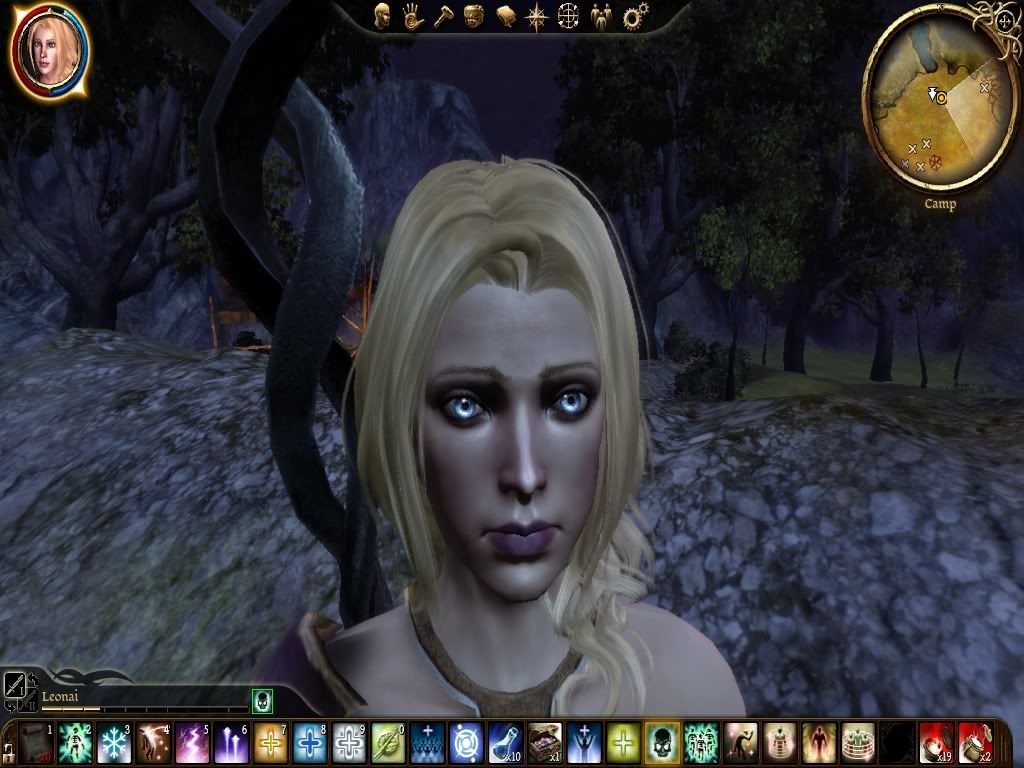Click the weapon set swap icon above Leonai
1024x768 pixels.
pos(17,685)
